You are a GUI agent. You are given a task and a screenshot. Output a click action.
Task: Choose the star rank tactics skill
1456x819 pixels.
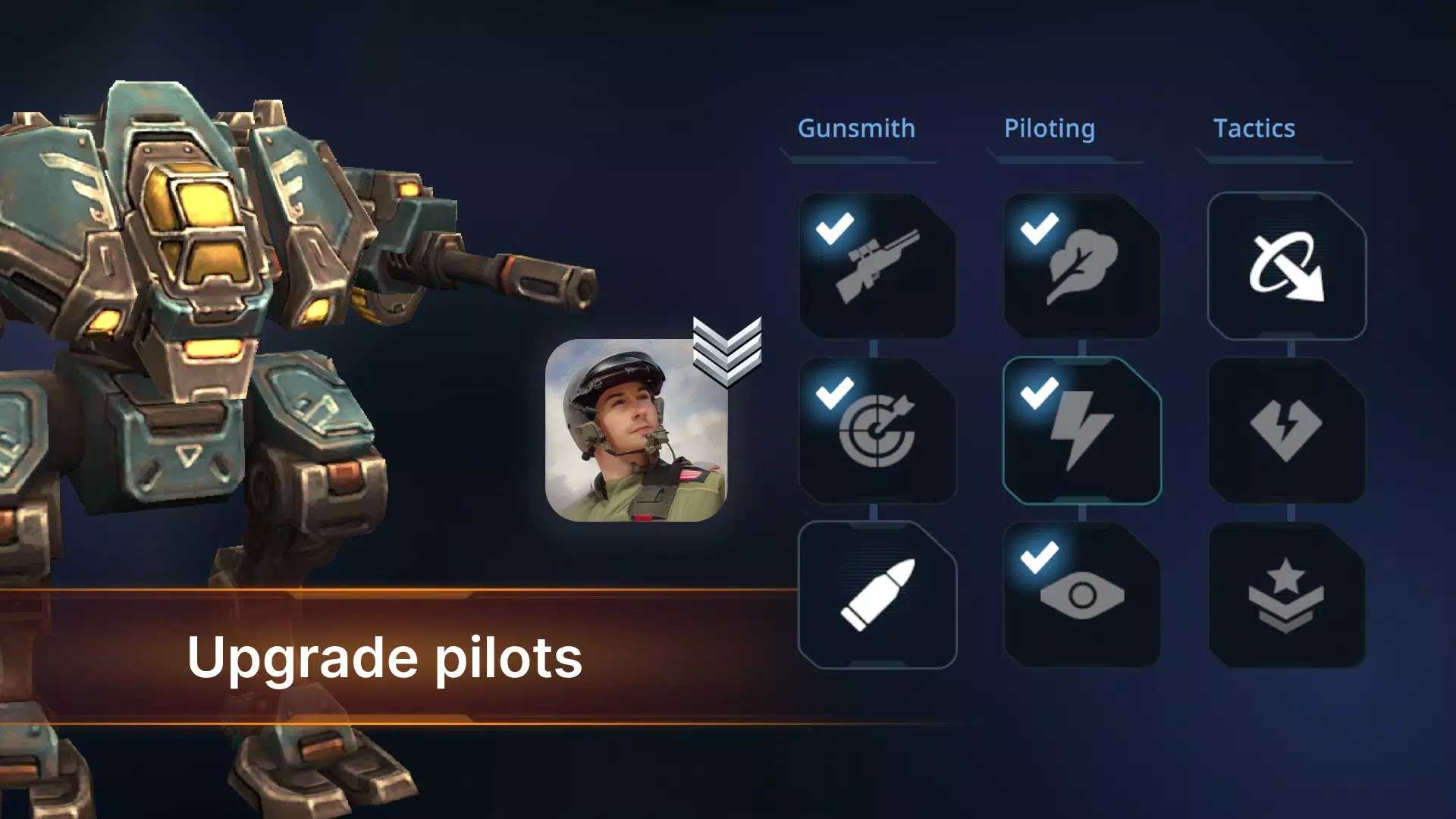pos(1286,595)
